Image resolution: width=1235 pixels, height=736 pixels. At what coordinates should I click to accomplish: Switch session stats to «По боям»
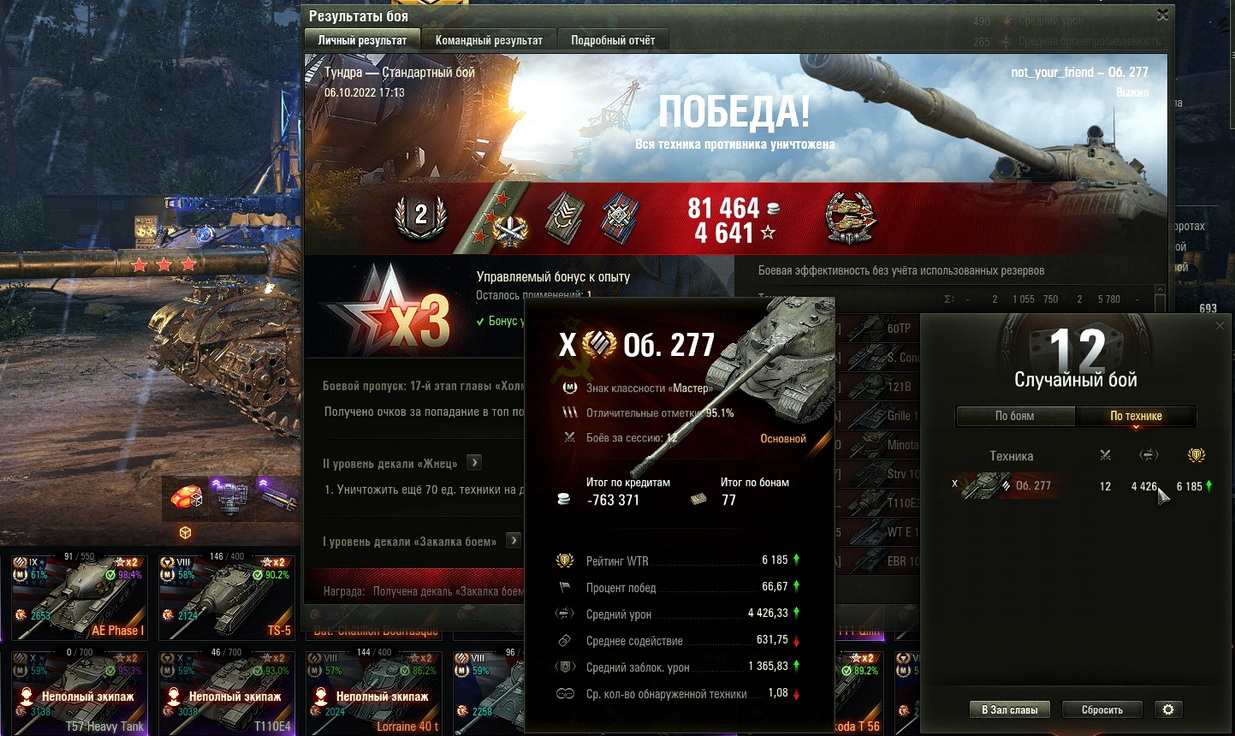click(x=1015, y=416)
